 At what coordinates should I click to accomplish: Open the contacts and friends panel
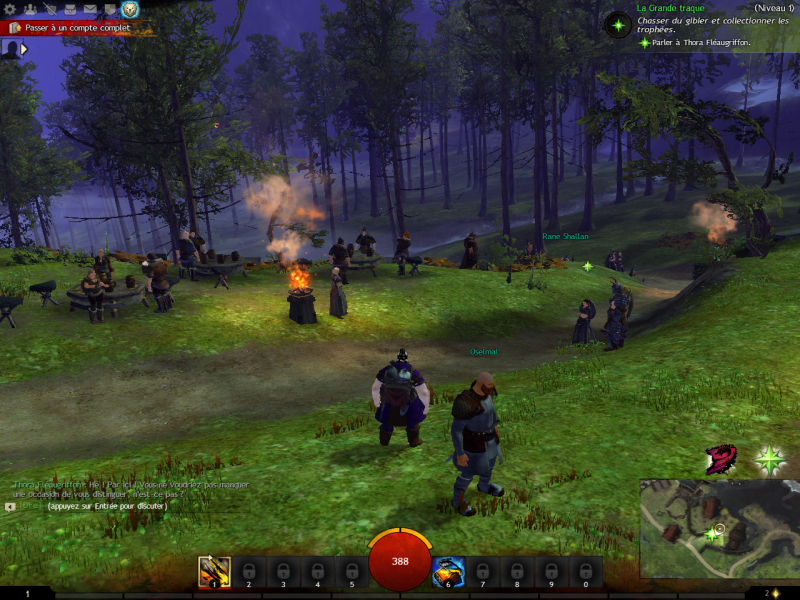point(30,9)
